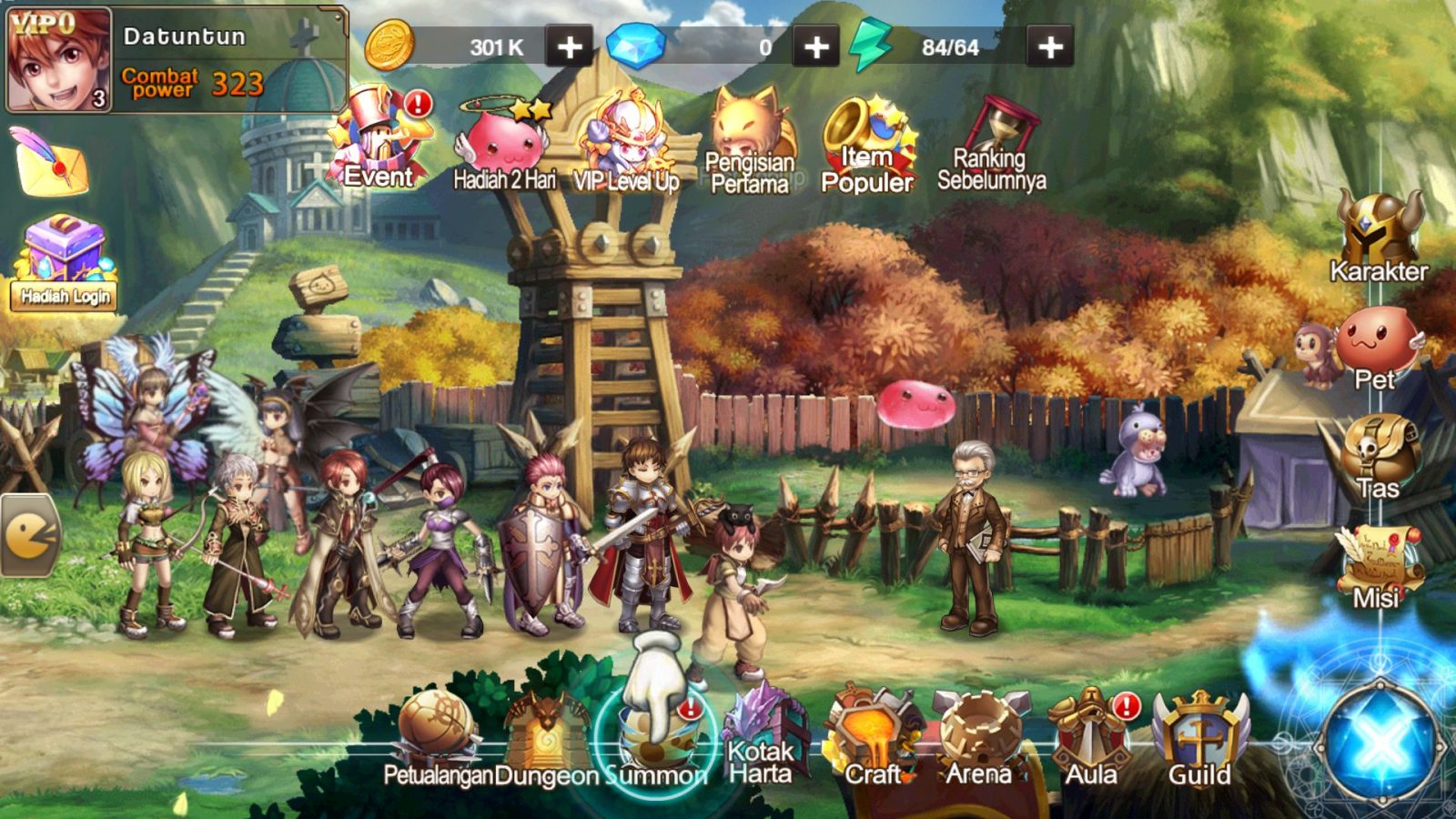Open the VIP Level Up panel
Image resolution: width=1456 pixels, height=819 pixels.
[x=629, y=136]
